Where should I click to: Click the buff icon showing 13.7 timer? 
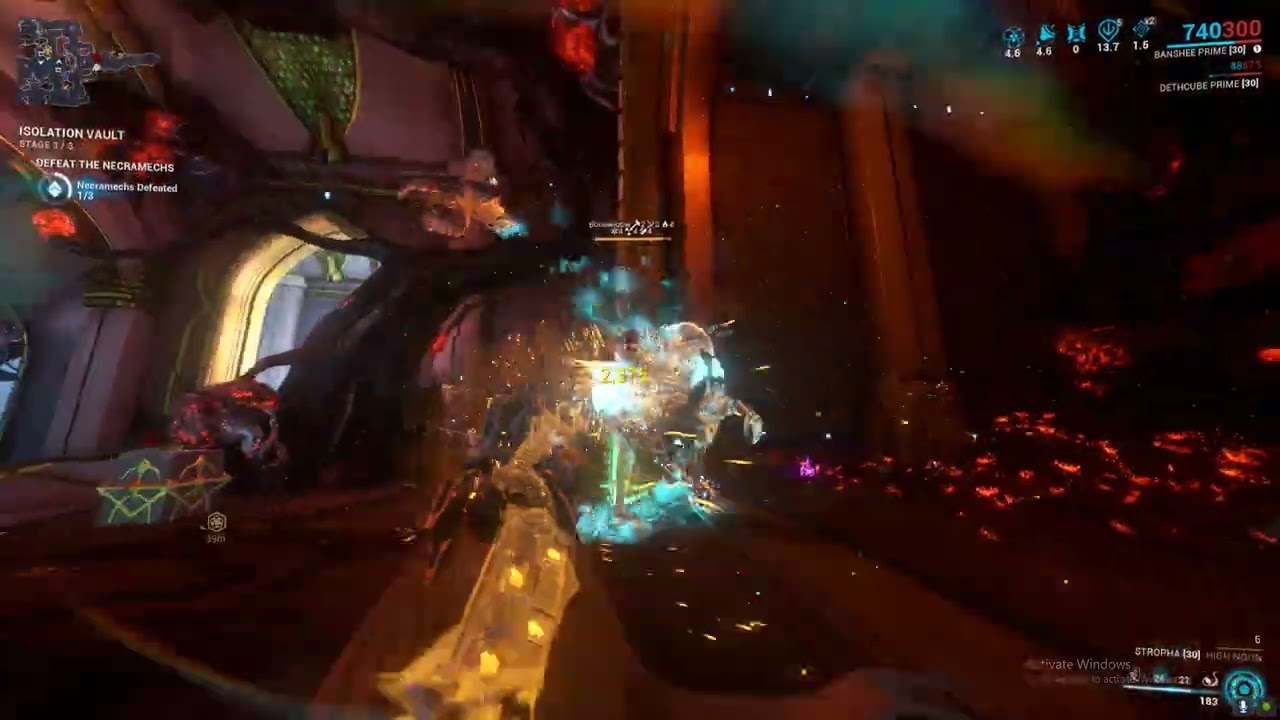(x=1108, y=32)
